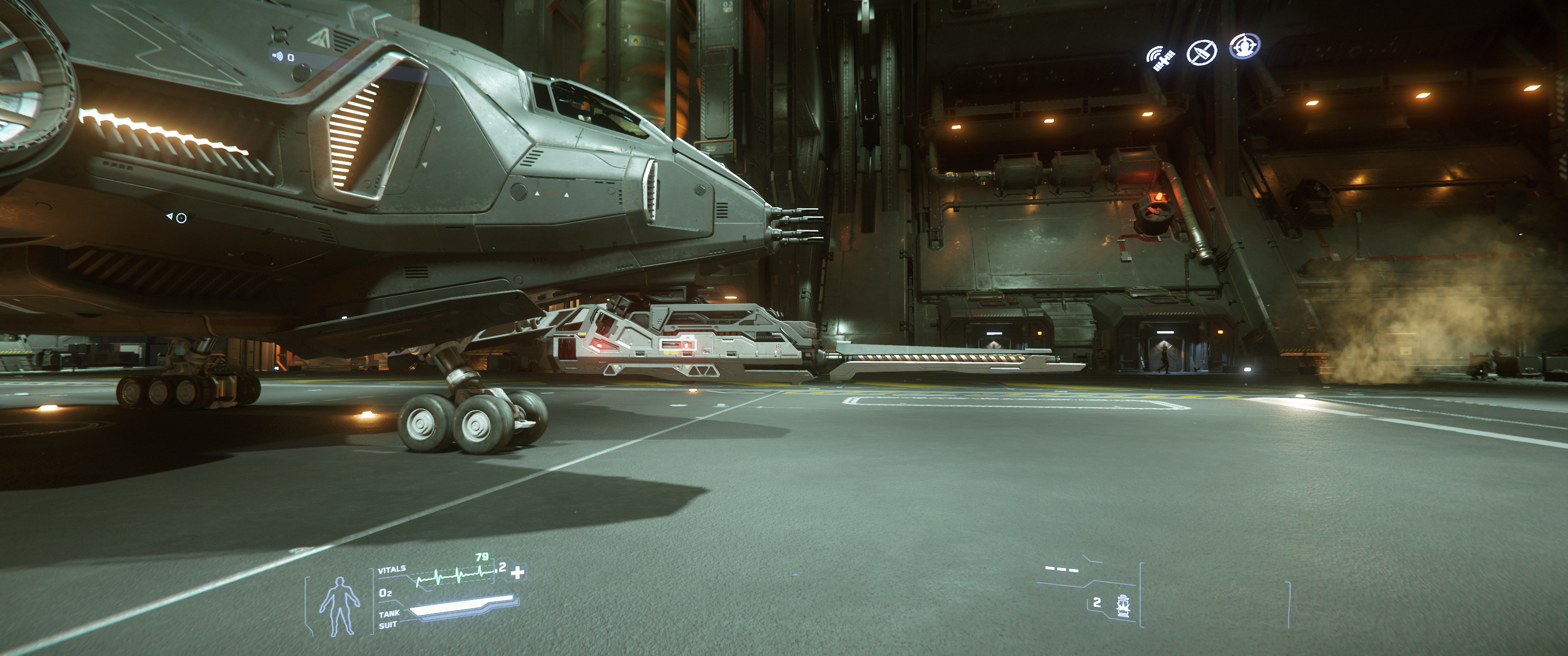The height and width of the screenshot is (656, 1568).
Task: Click the targeted-person ring status icon
Action: tap(1244, 46)
